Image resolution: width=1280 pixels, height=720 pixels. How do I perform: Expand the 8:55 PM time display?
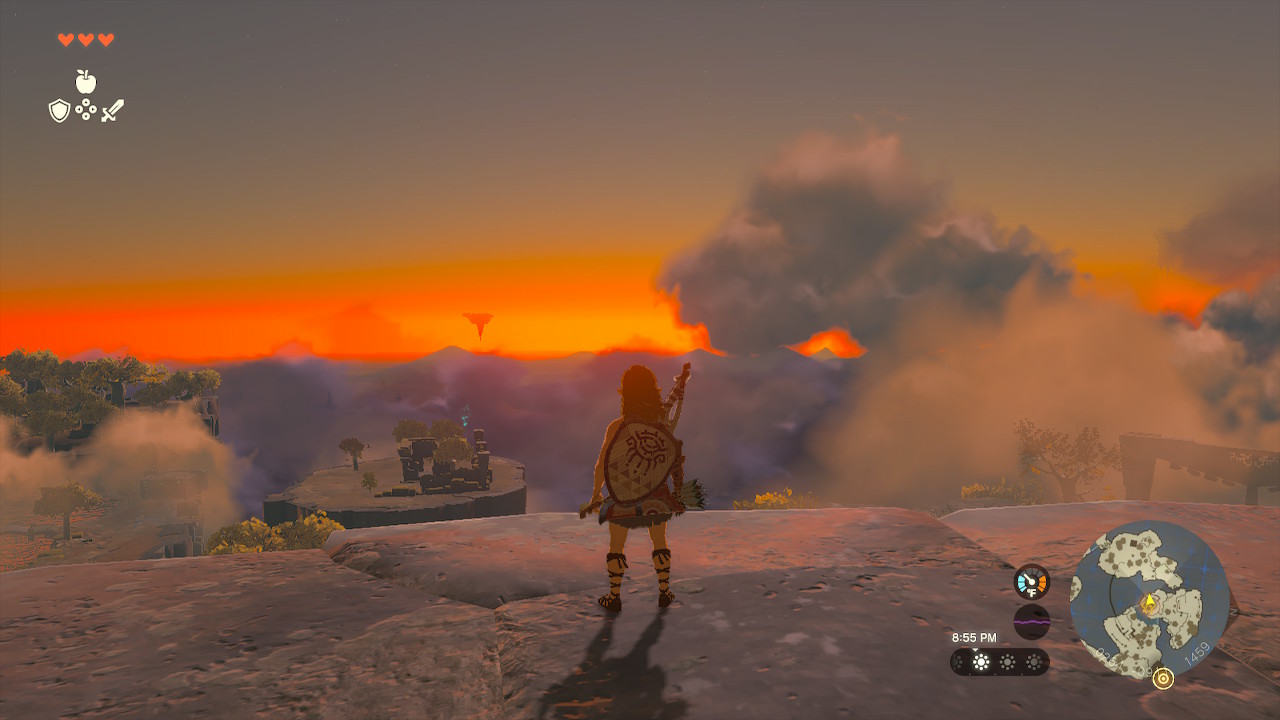pyautogui.click(x=975, y=637)
